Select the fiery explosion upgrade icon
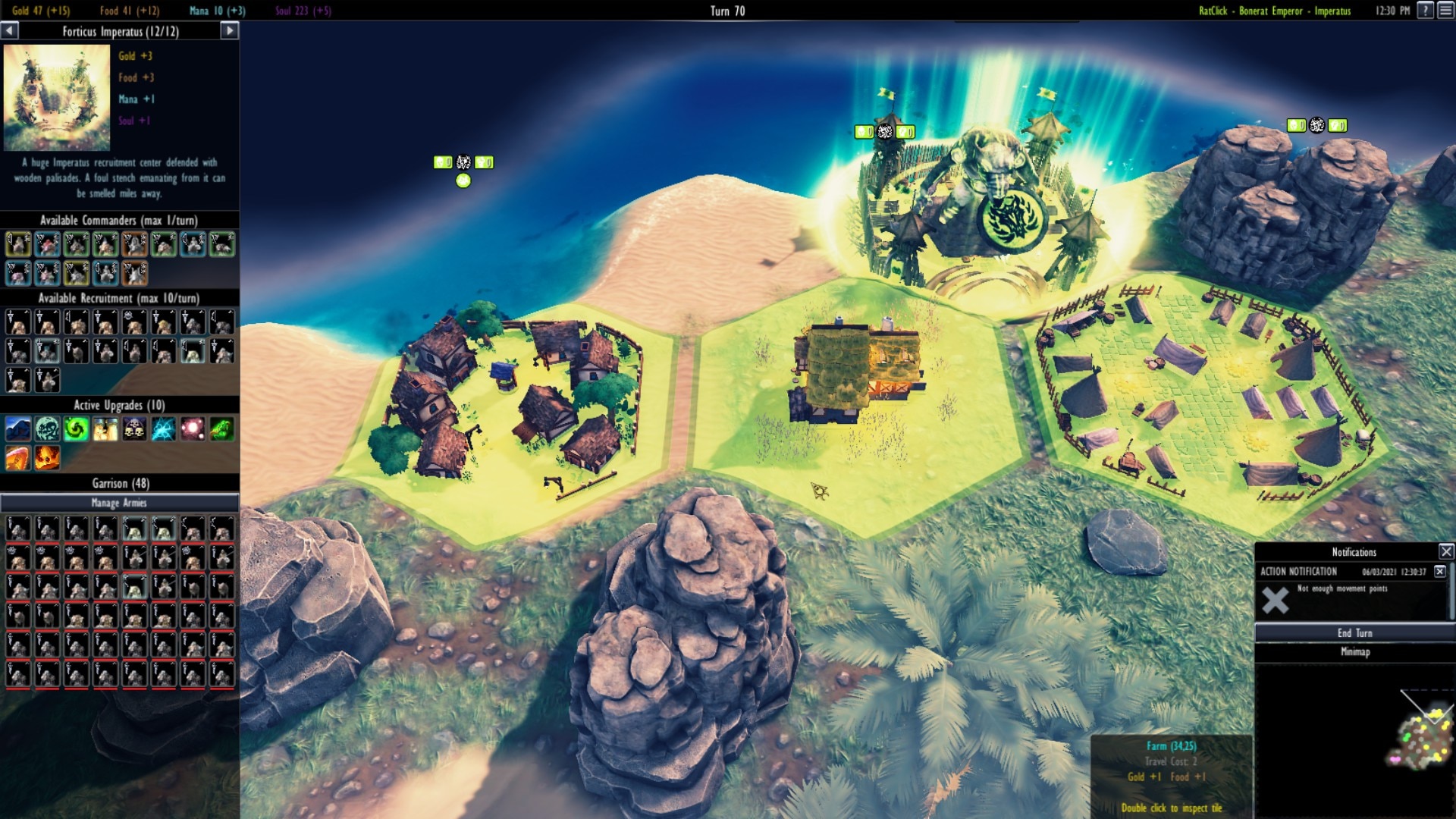Viewport: 1456px width, 819px height. (x=47, y=458)
